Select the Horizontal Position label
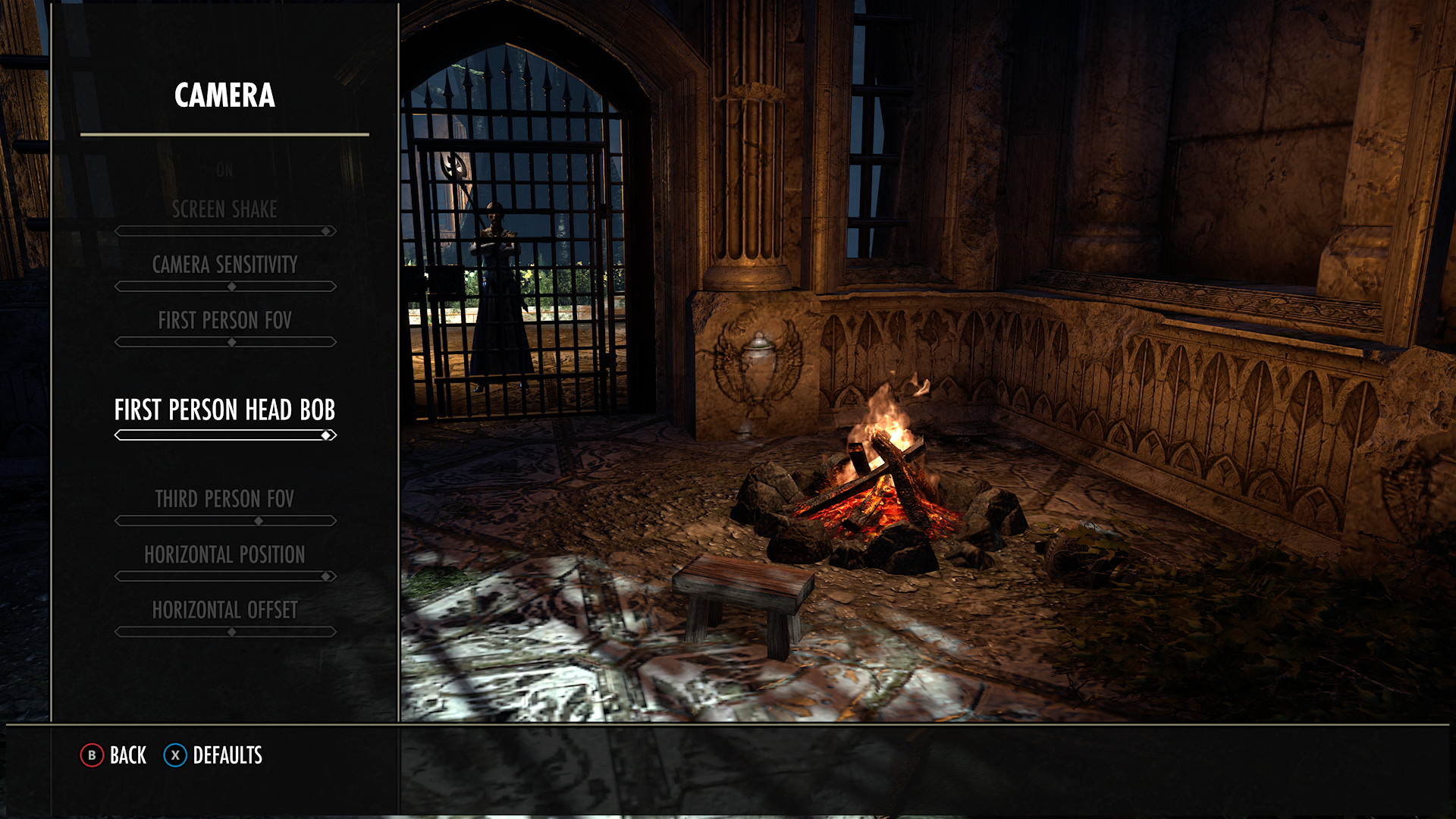Image resolution: width=1456 pixels, height=819 pixels. [x=224, y=554]
